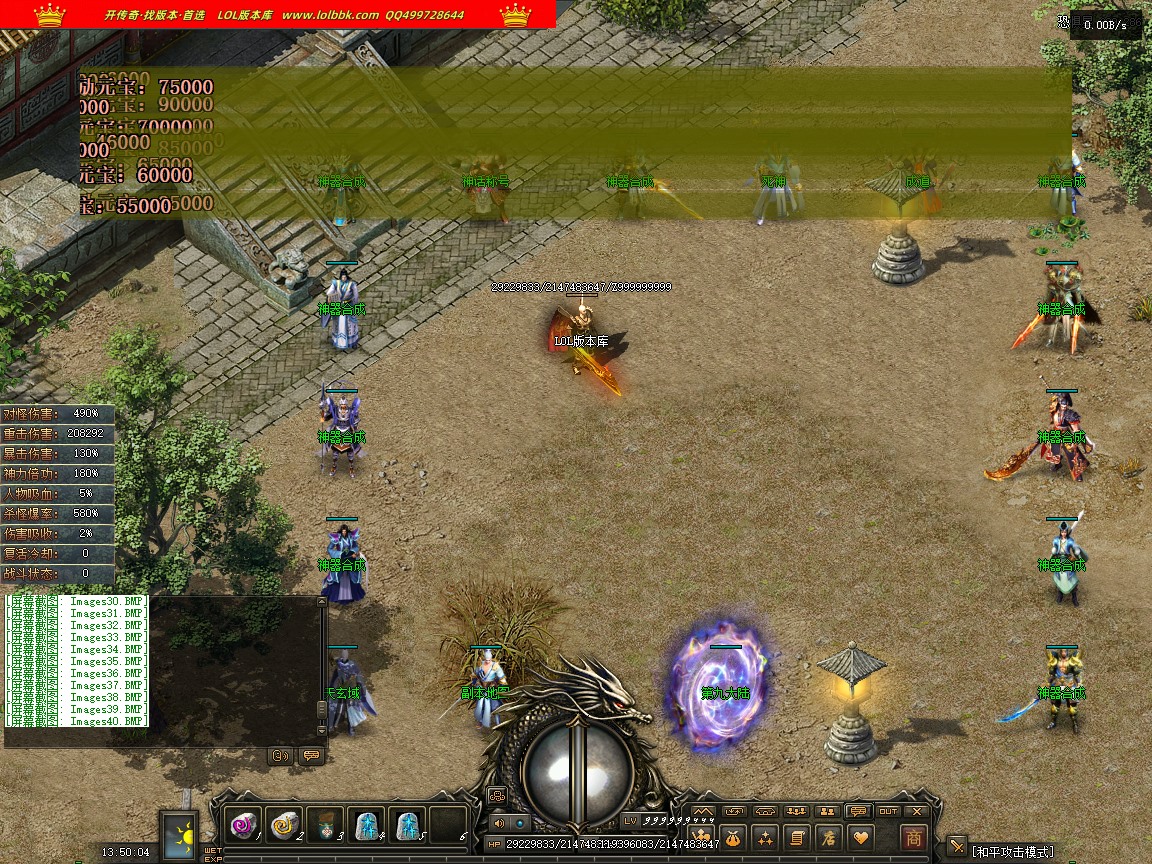Open the bag inventory icon
The height and width of the screenshot is (864, 1152).
[x=733, y=838]
